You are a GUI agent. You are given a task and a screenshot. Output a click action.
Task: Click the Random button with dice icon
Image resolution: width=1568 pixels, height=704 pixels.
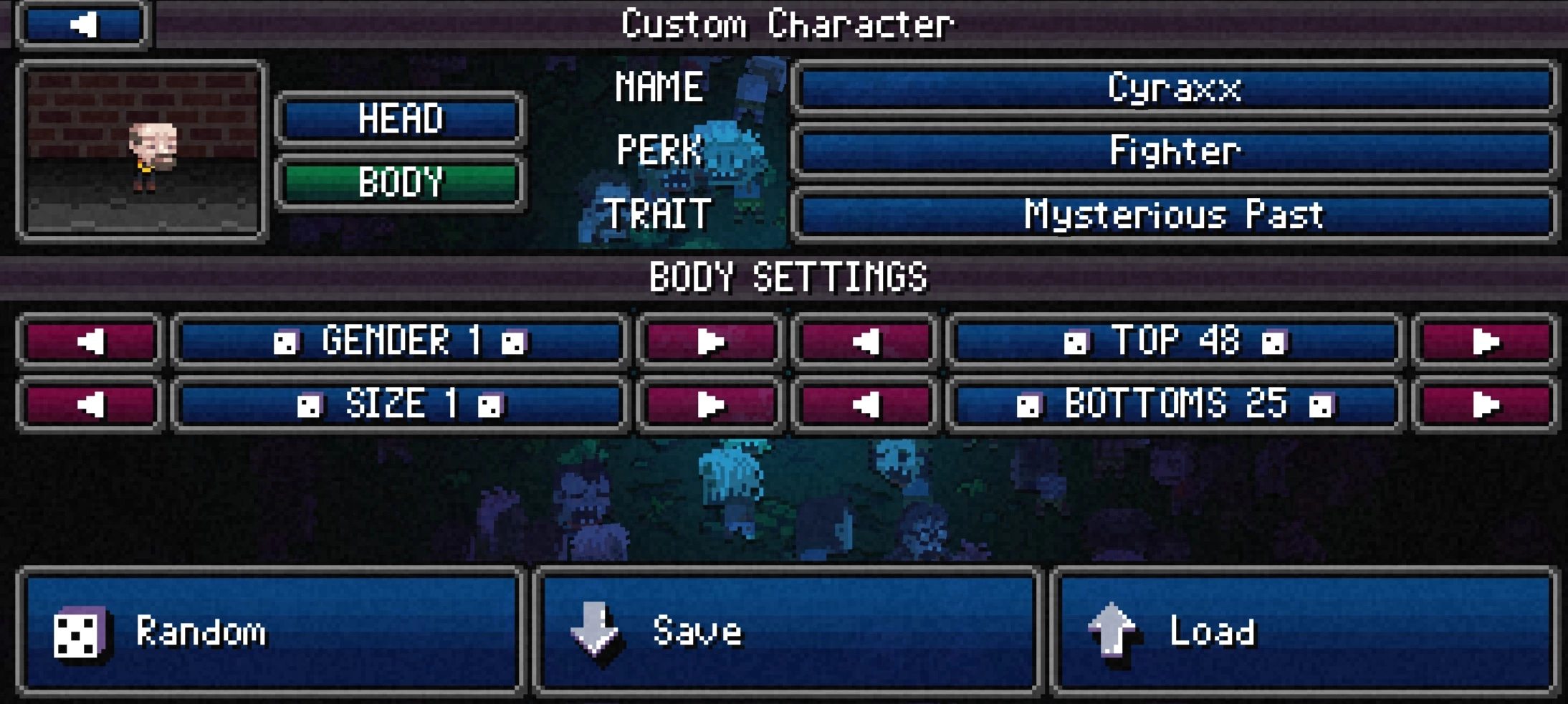click(271, 632)
